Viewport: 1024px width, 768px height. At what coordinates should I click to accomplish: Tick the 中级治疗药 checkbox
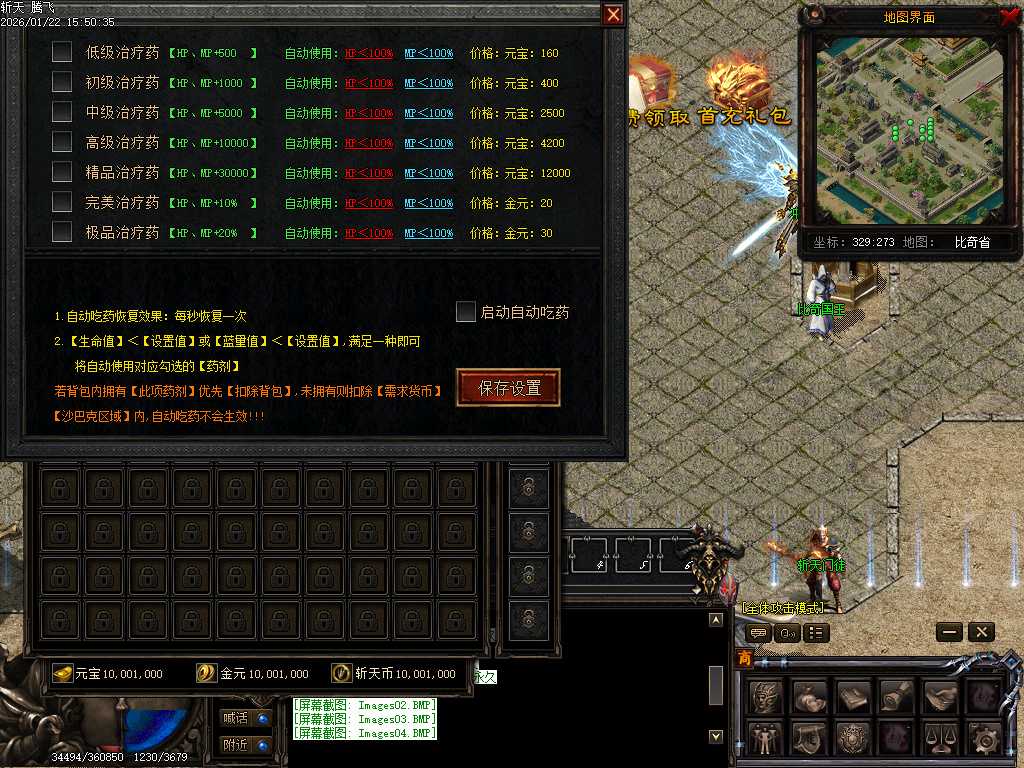click(62, 112)
